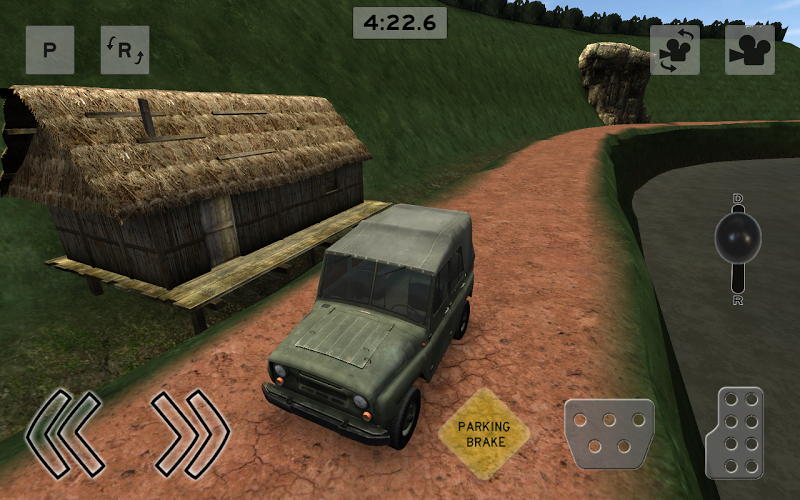This screenshot has width=800, height=500.
Task: Steer left with the left arrow button
Action: [65, 433]
